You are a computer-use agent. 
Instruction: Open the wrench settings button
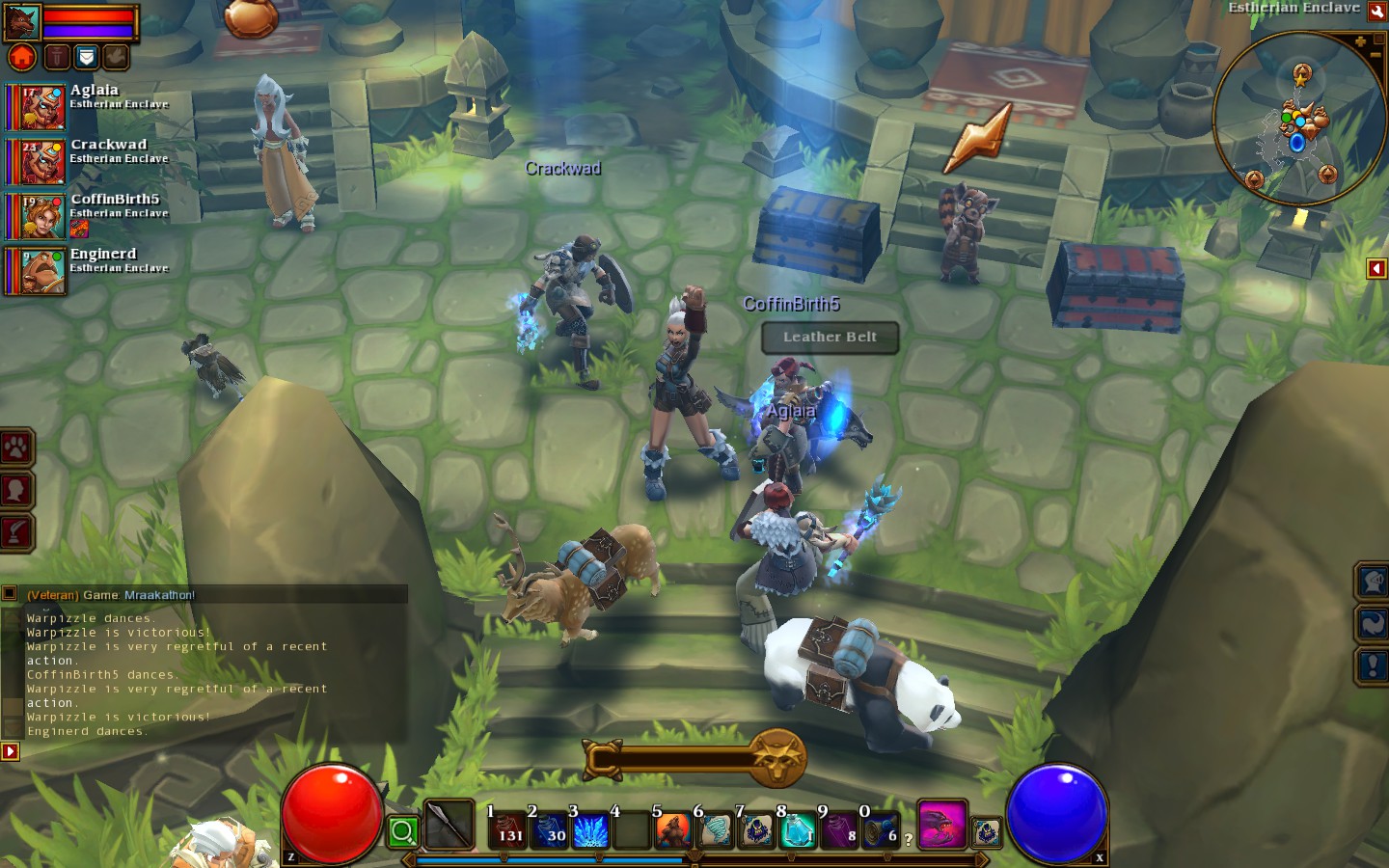point(1377,12)
